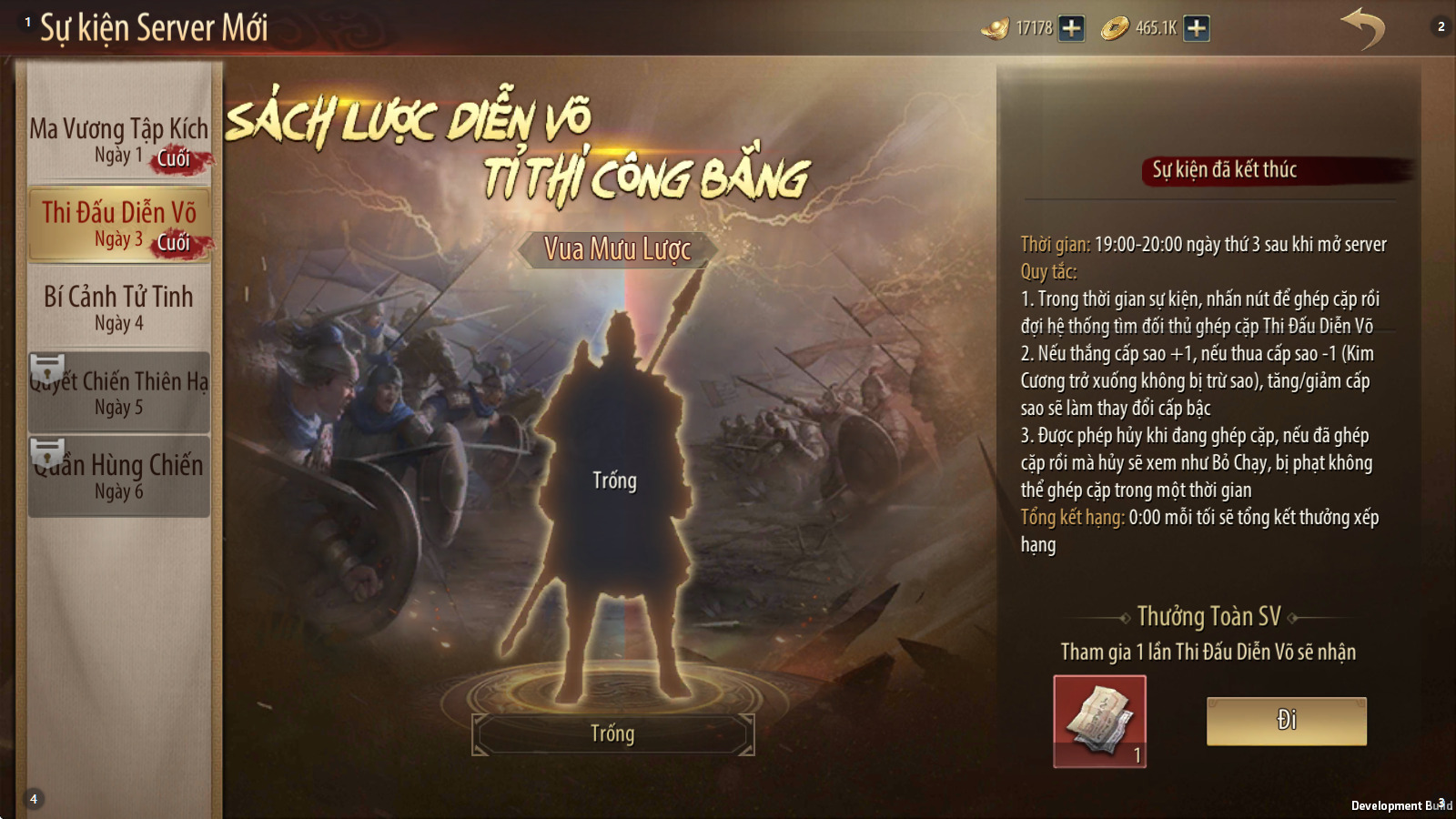The image size is (1456, 819).
Task: Choose the locked Quyết Chiến Thiên Hạ tab
Action: coord(119,392)
